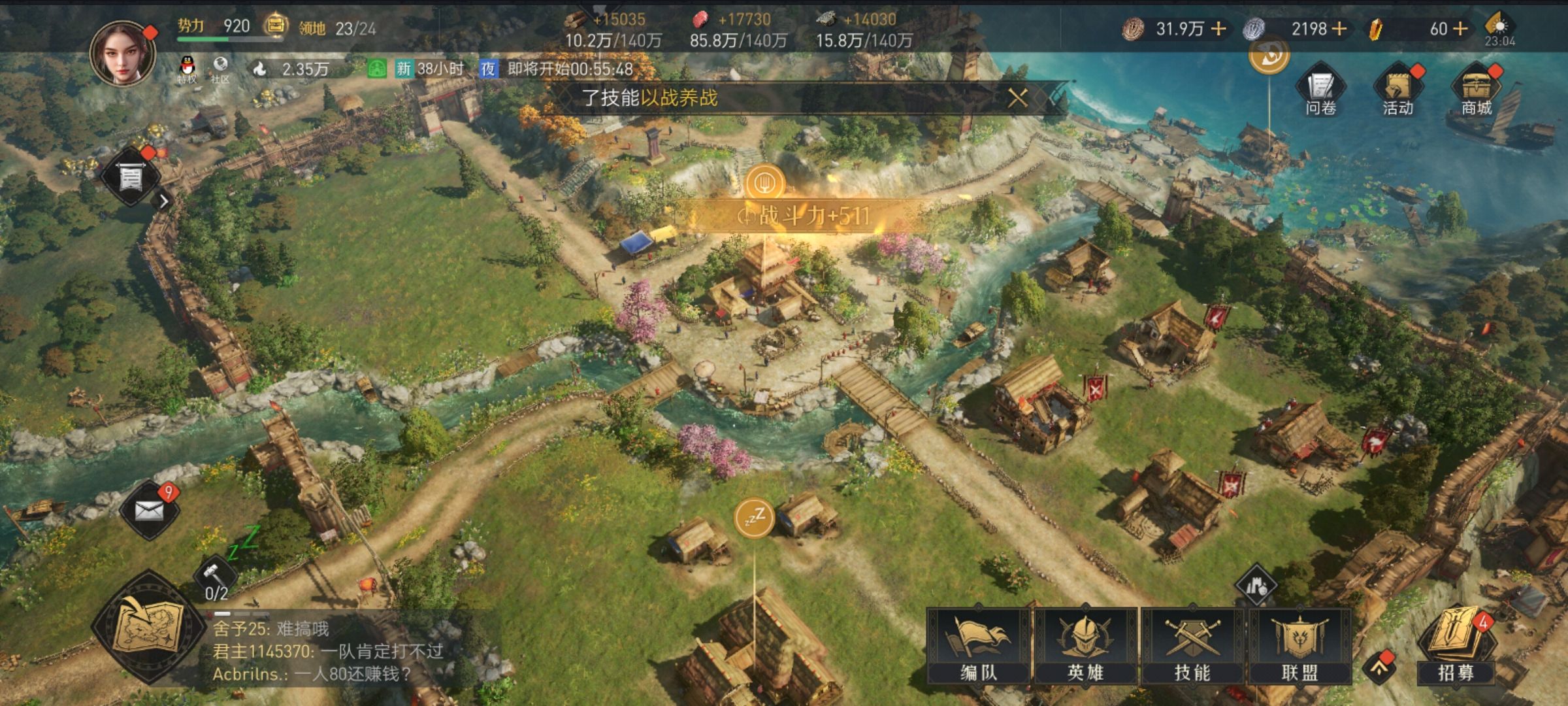Open the mail inbox envelope
Viewport: 1568px width, 706px height.
click(149, 510)
